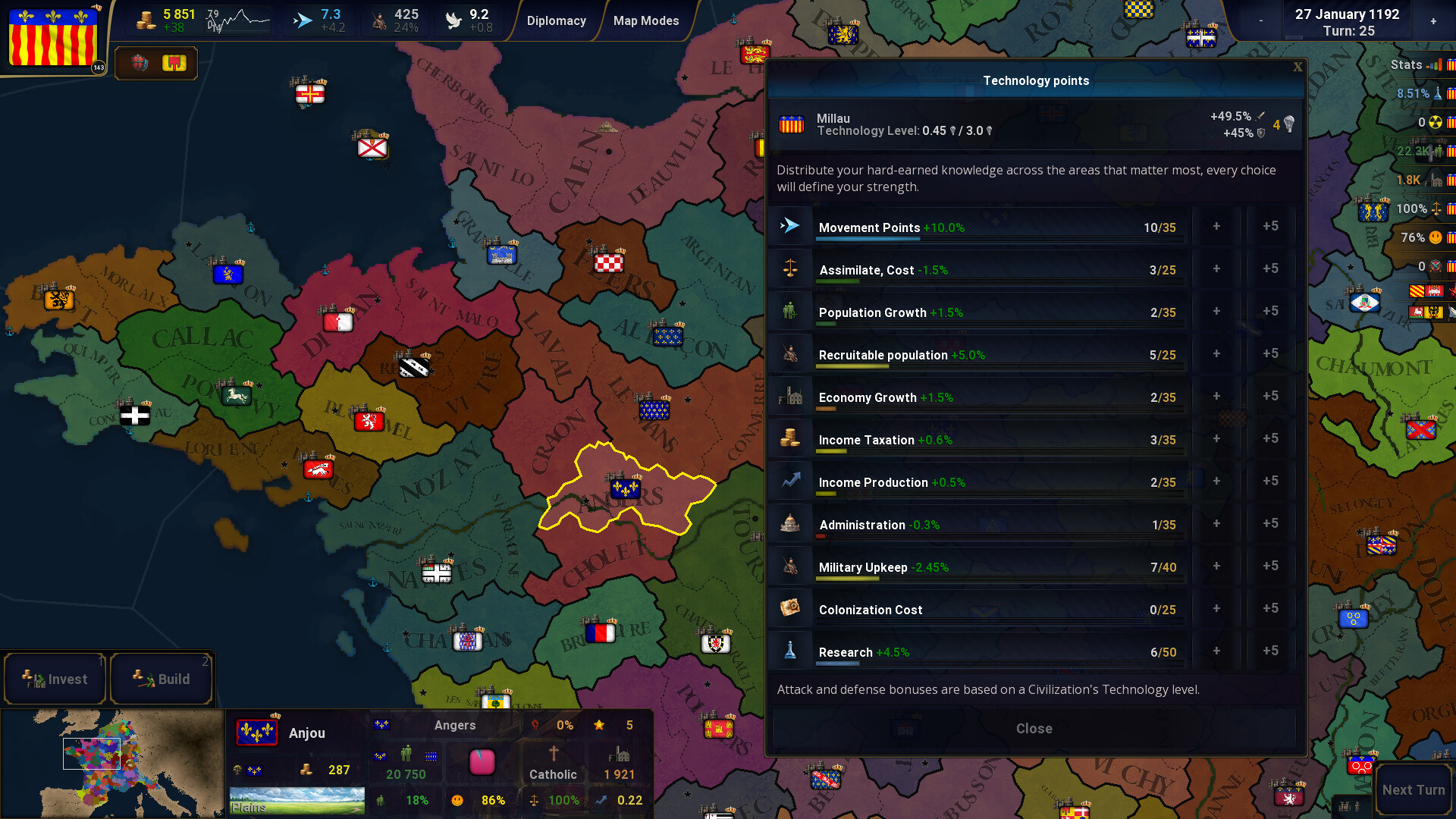Open the Invest action
This screenshot has width=1456, height=819.
point(55,679)
